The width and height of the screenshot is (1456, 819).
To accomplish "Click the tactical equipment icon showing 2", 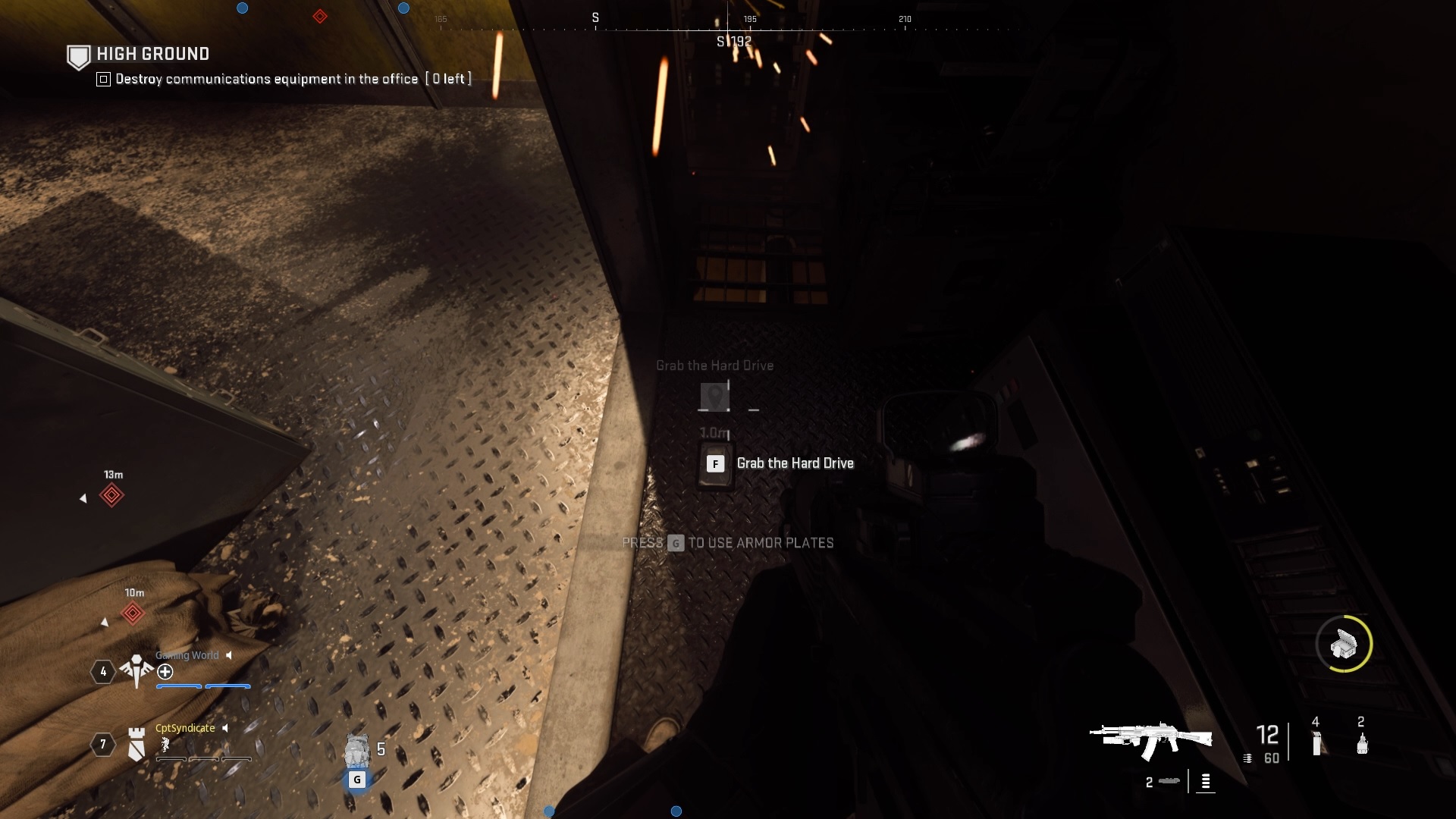I will pyautogui.click(x=1362, y=744).
